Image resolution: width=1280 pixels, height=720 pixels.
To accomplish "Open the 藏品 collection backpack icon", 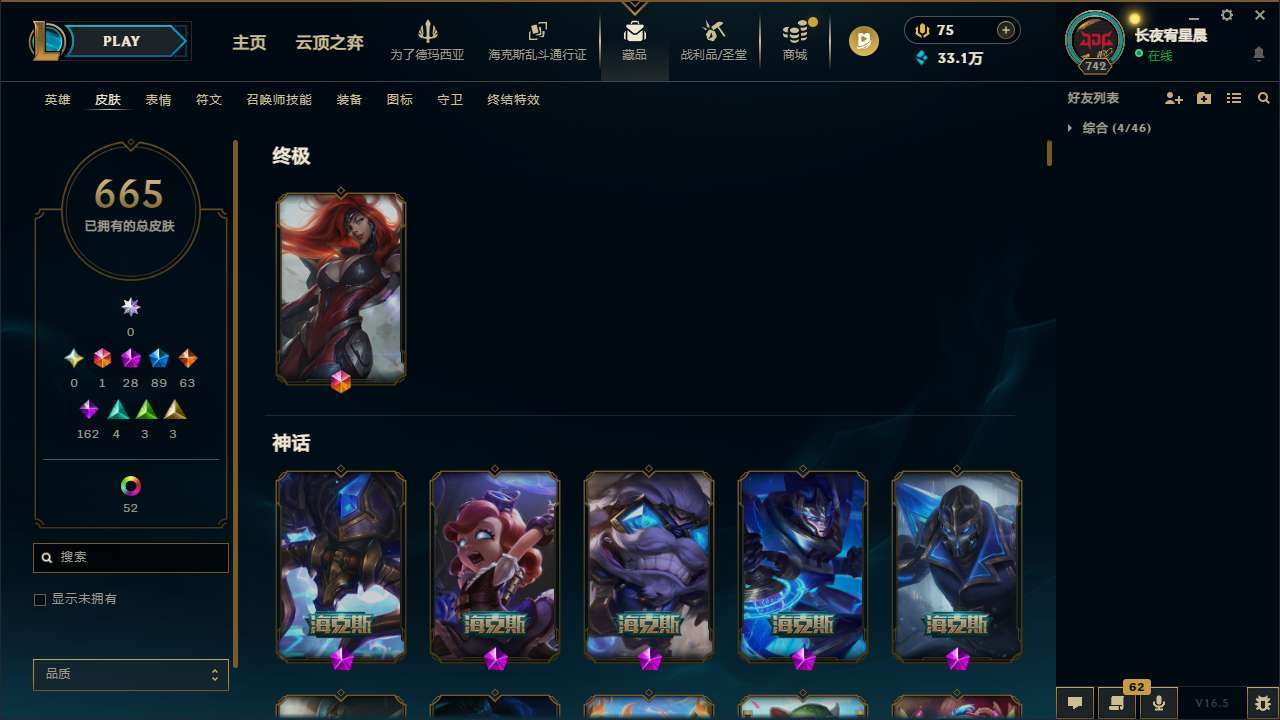I will 634,40.
